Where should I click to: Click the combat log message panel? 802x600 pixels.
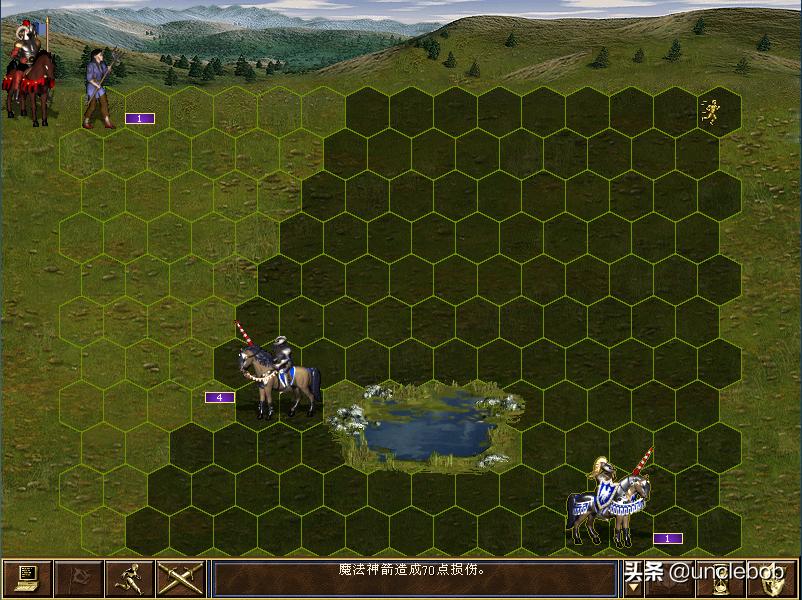pos(414,578)
